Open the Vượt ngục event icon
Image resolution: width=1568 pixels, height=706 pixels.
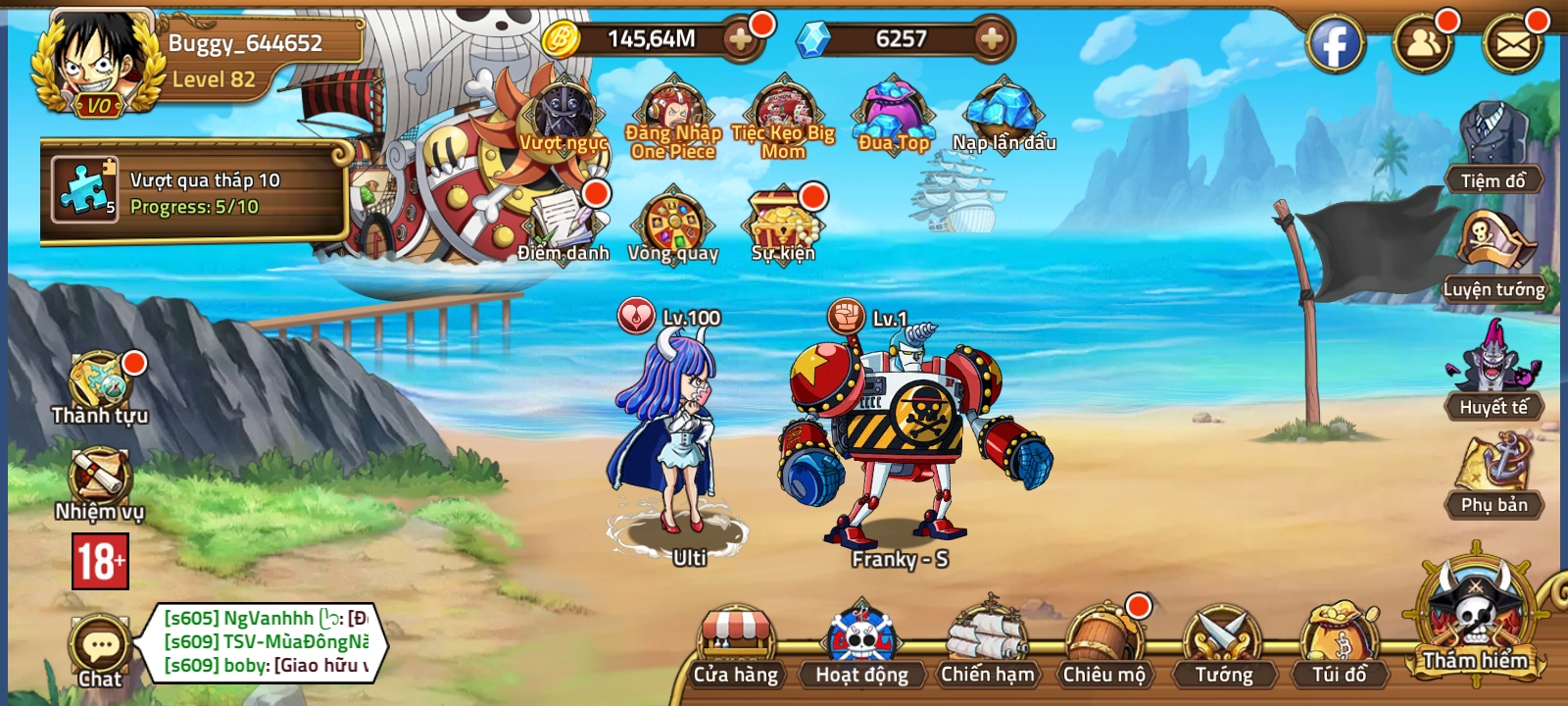pos(561,118)
